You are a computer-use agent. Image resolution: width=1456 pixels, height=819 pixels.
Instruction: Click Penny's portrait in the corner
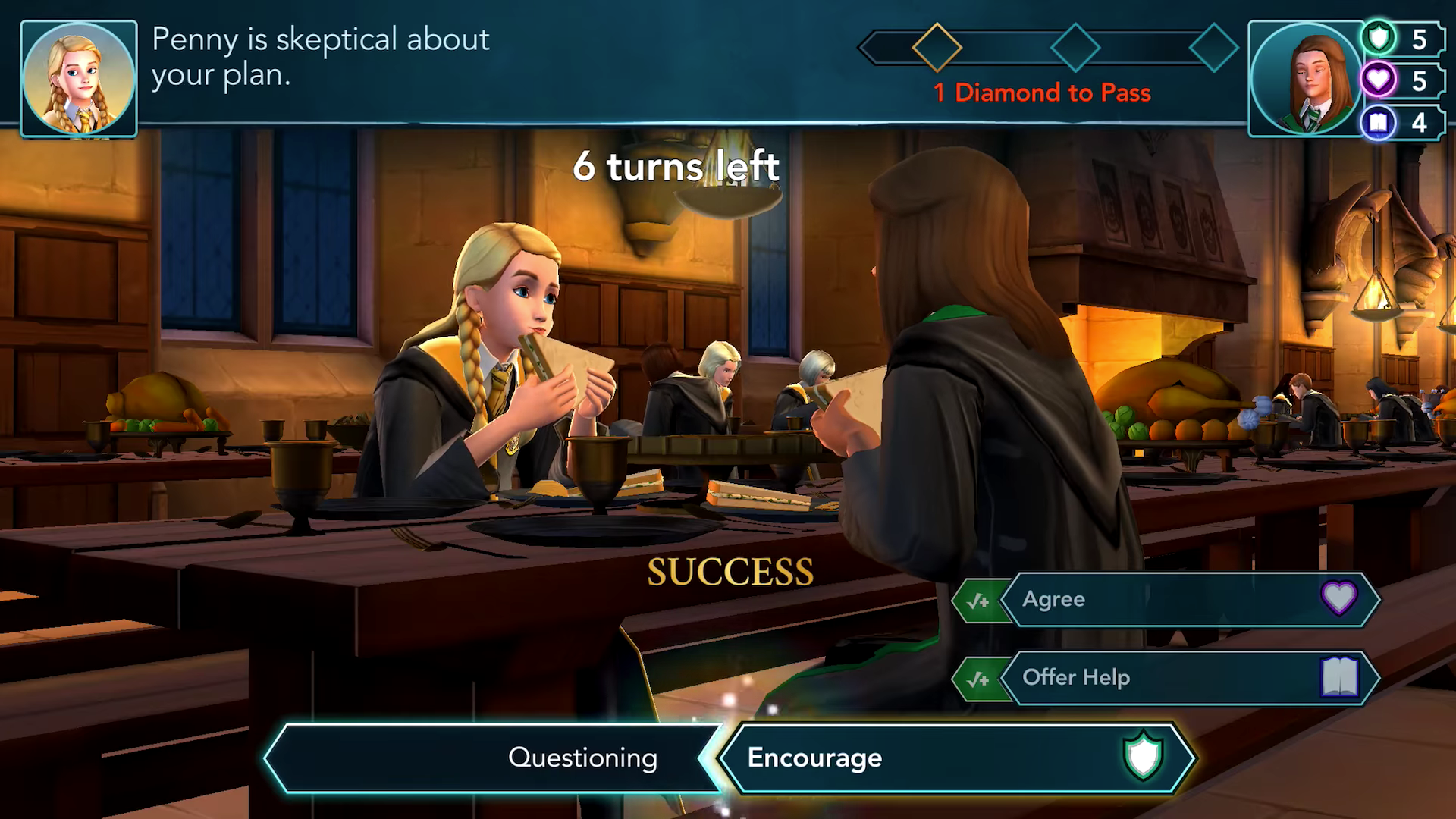point(79,79)
